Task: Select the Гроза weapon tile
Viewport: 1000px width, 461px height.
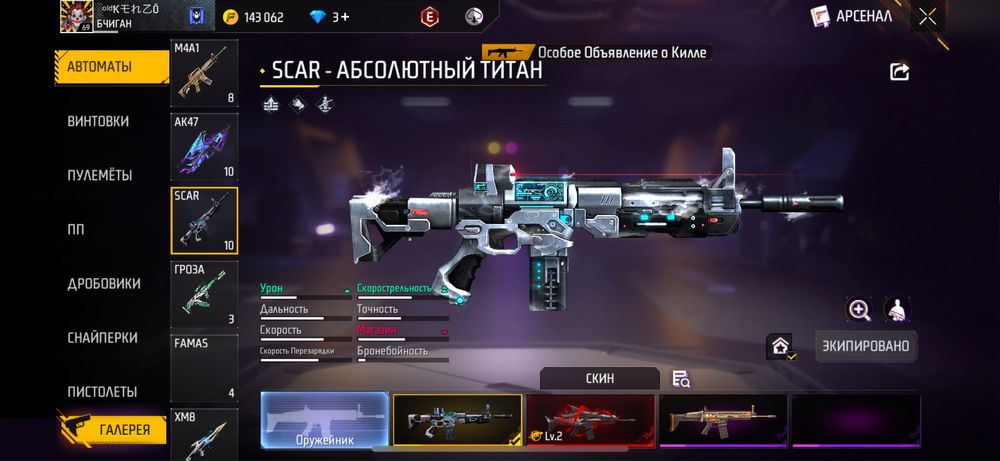Action: click(x=205, y=294)
